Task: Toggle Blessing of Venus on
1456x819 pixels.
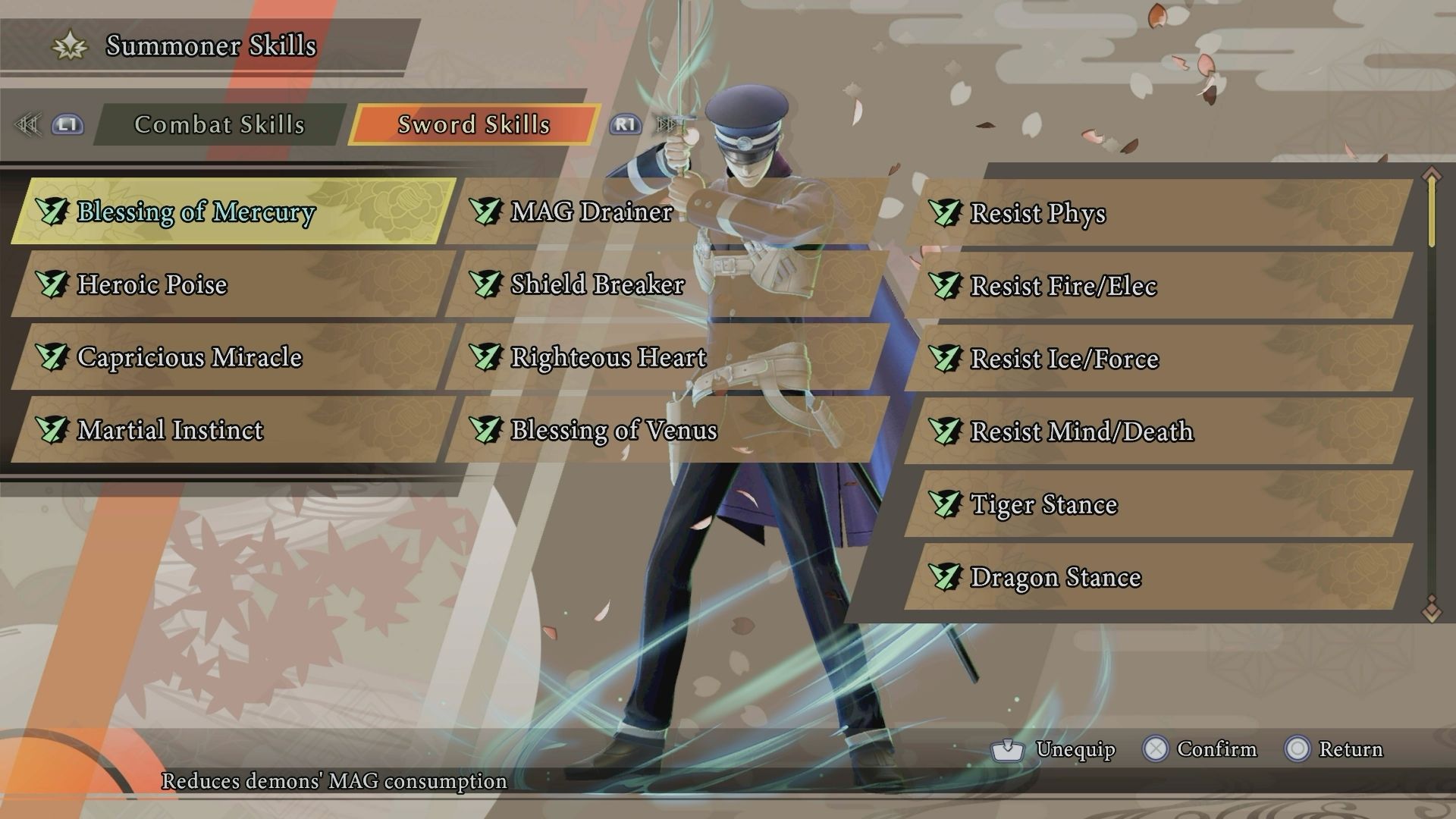Action: coord(486,430)
